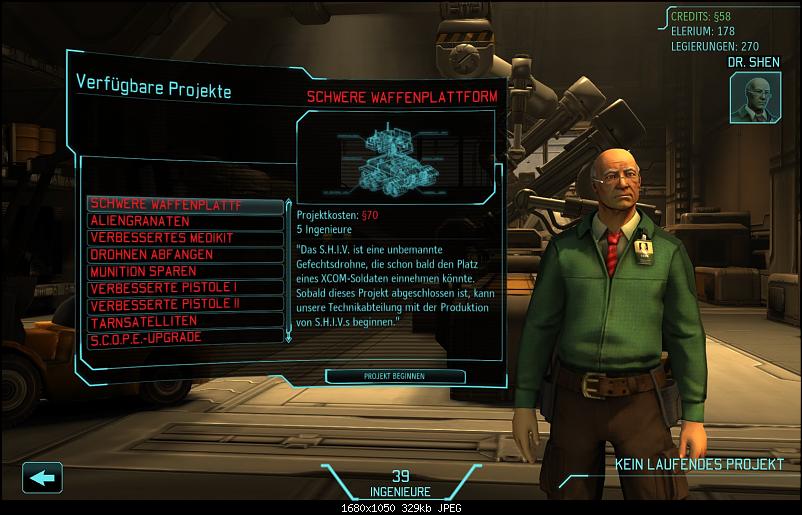Image resolution: width=802 pixels, height=515 pixels.
Task: Pick the Drohnen Abfangen project
Action: [185, 254]
